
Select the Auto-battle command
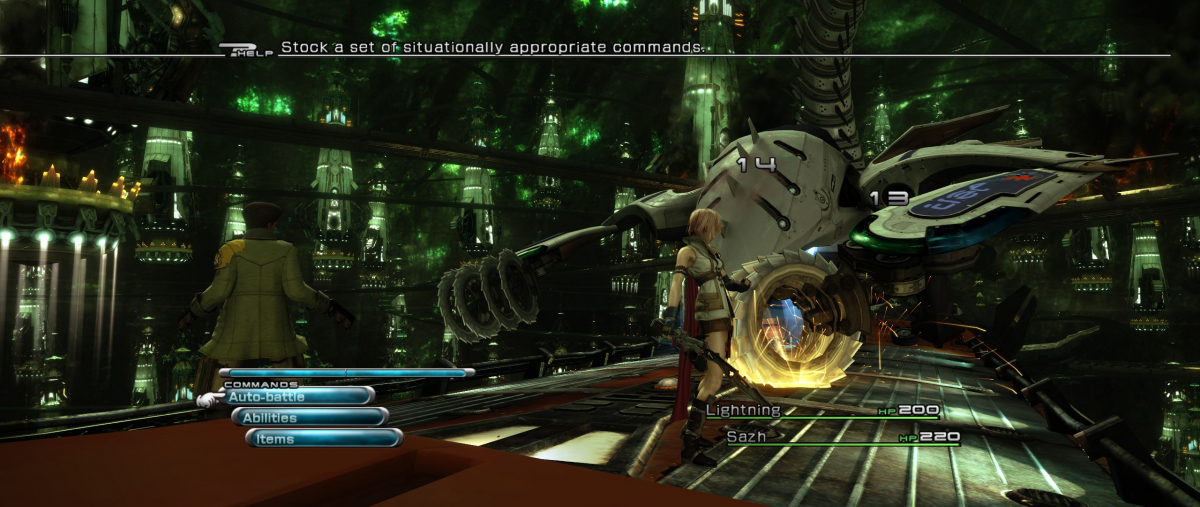298,396
